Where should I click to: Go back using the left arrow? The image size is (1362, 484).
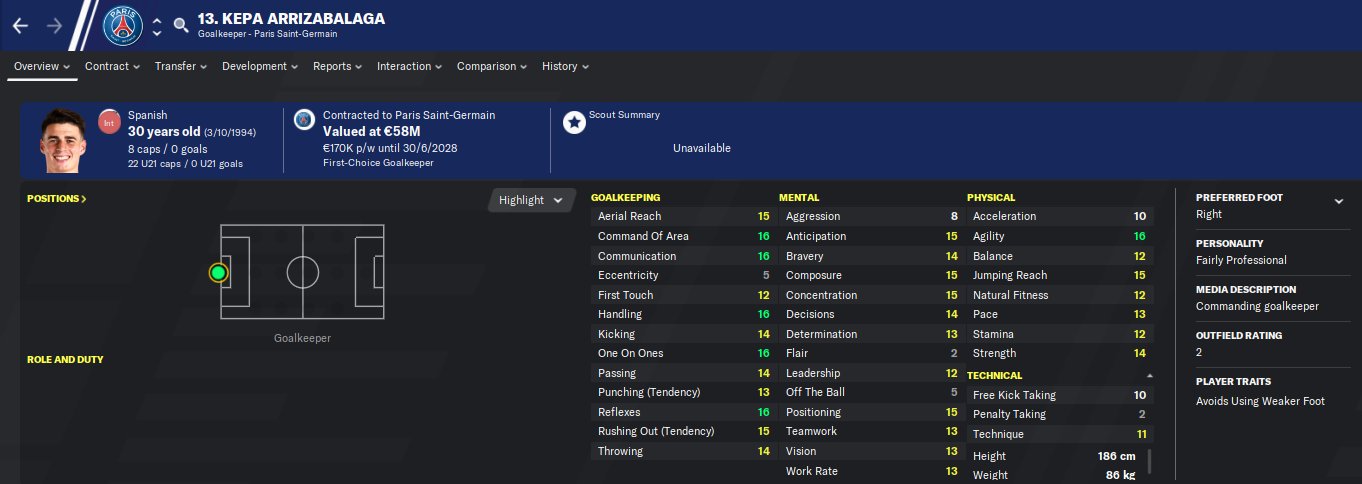(x=21, y=26)
